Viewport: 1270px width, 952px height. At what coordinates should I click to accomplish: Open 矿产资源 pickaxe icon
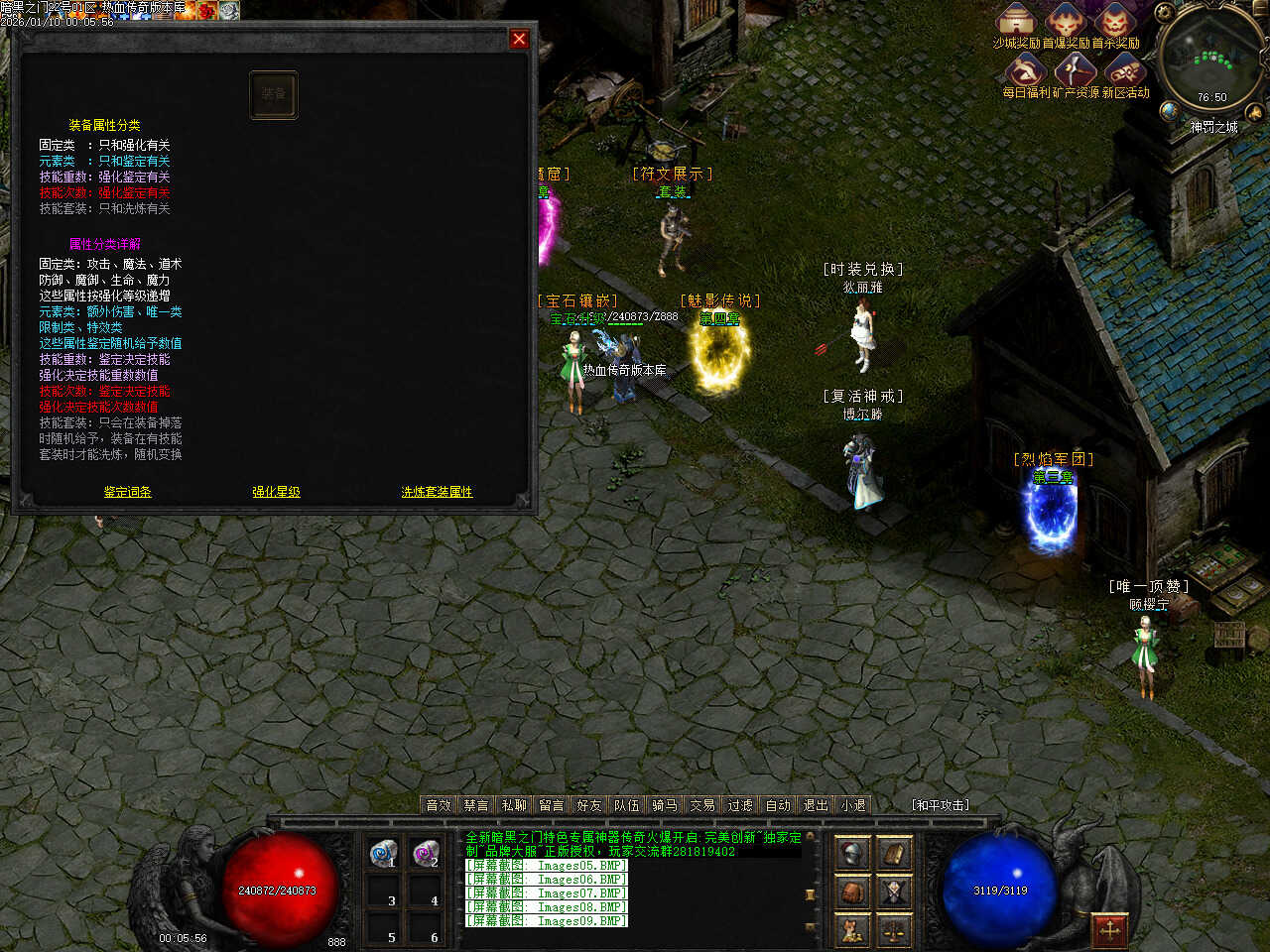(1075, 69)
